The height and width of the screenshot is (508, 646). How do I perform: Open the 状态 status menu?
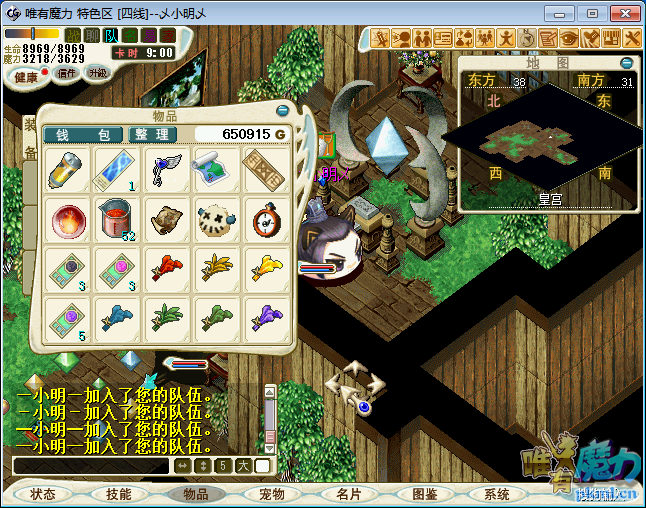[x=43, y=494]
